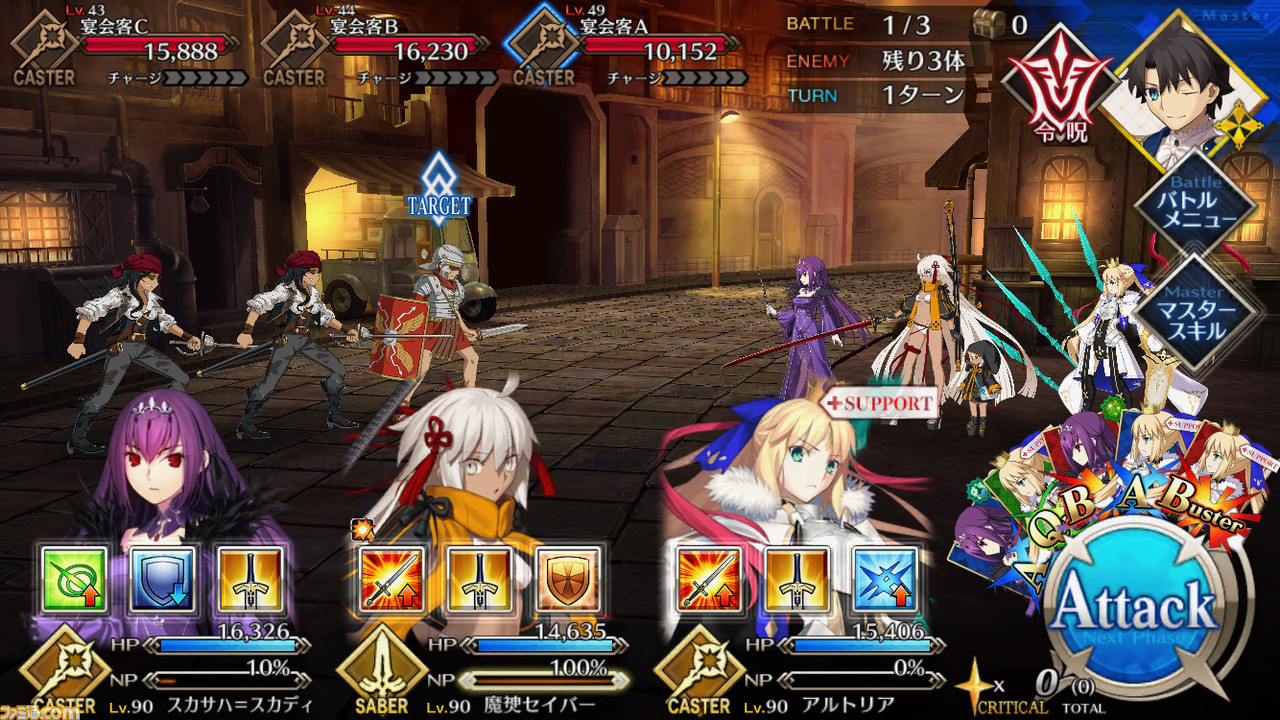The width and height of the screenshot is (1280, 720).
Task: Activate 魔神セイバー's golden sword skill
Action: [479, 579]
